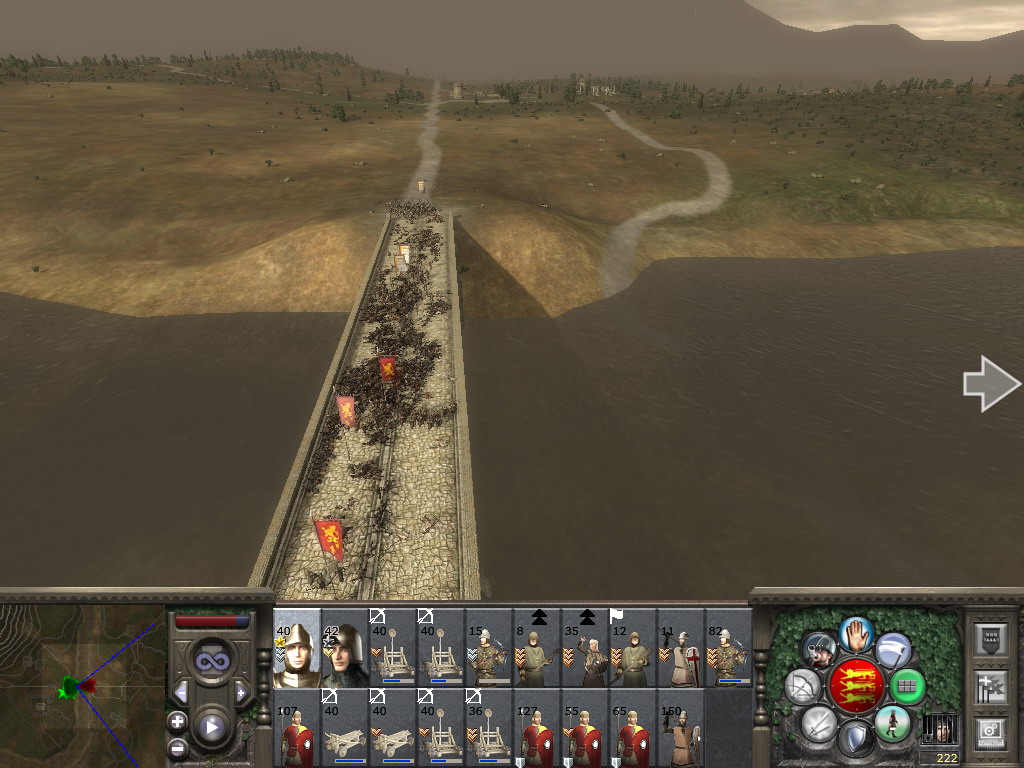Speed up the battle with the plus arrow

pos(241,692)
